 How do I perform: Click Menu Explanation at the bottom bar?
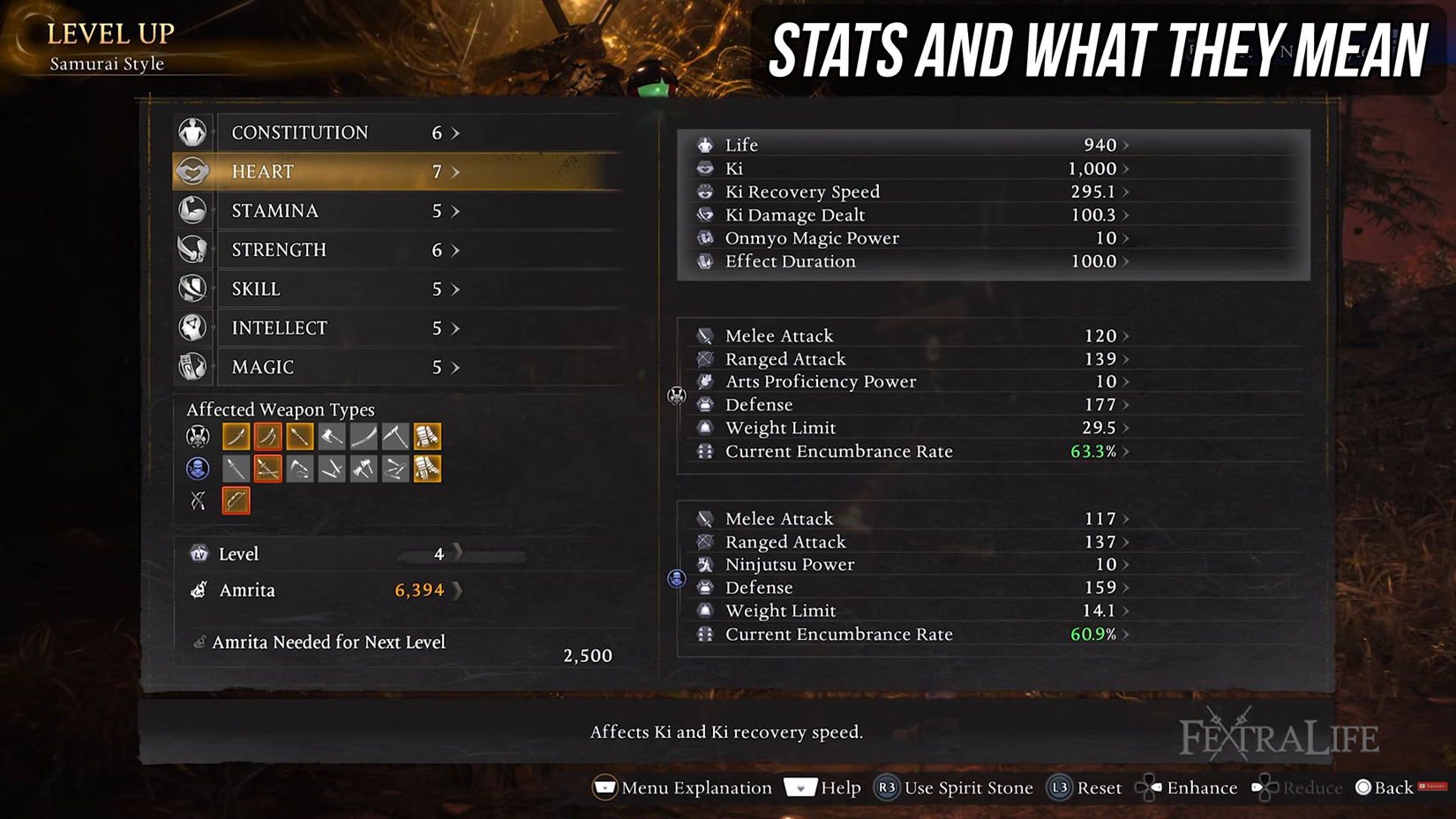coord(684,787)
